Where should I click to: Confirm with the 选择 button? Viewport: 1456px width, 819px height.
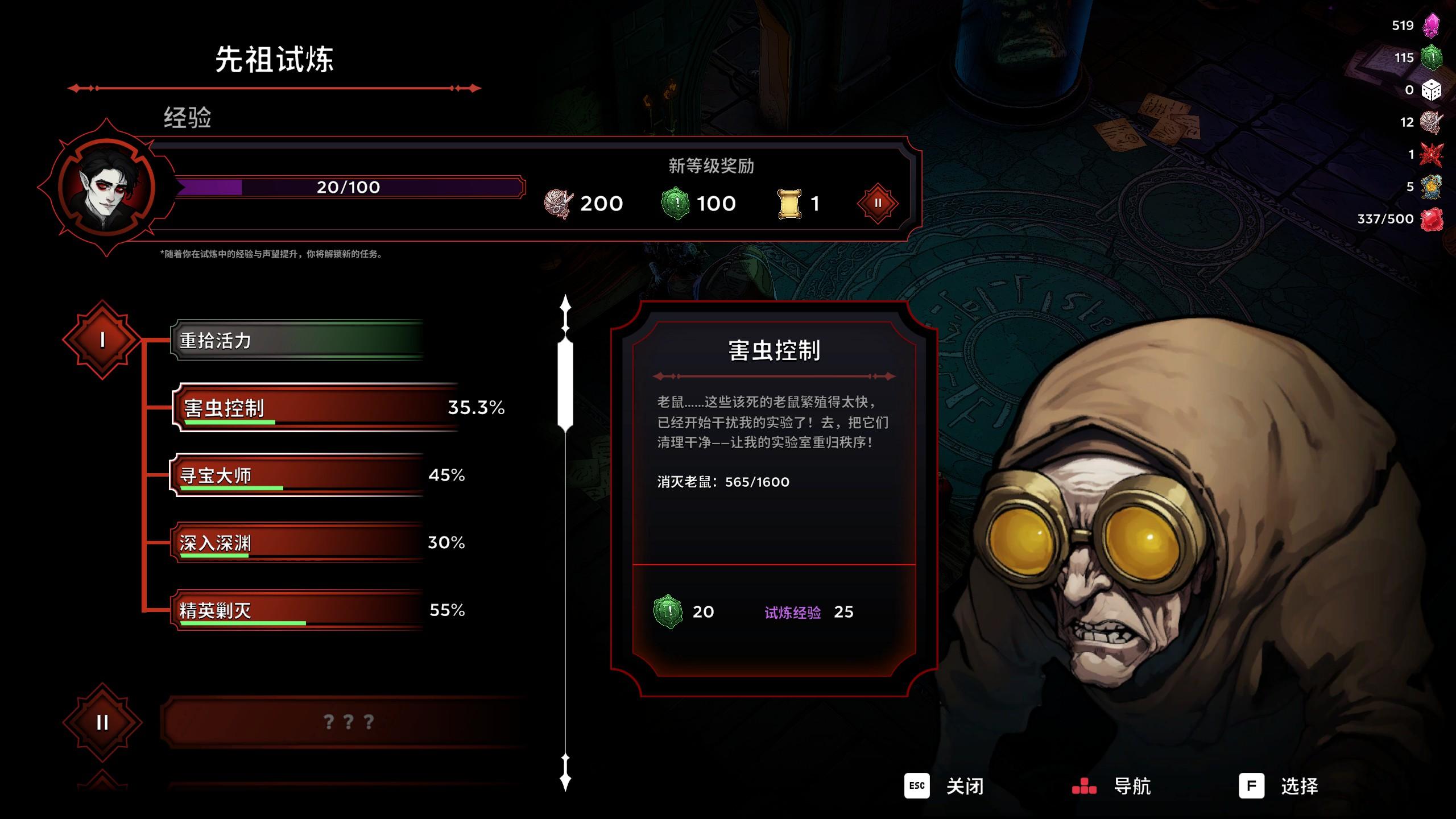(1279, 786)
